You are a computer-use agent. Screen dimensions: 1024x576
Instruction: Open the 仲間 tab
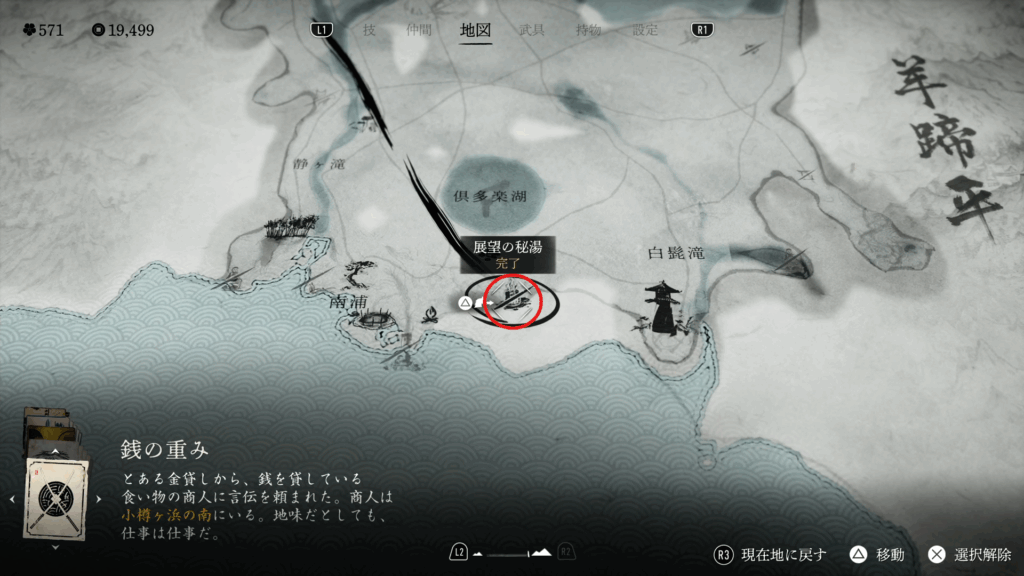(x=420, y=30)
